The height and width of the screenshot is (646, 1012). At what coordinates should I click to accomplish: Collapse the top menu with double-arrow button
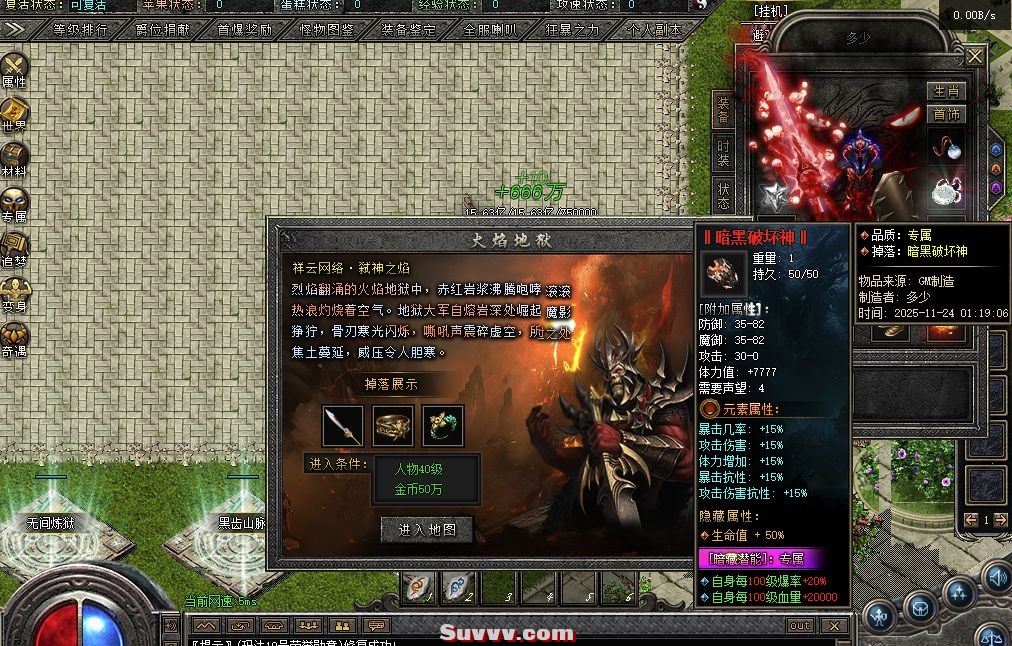click(x=13, y=30)
